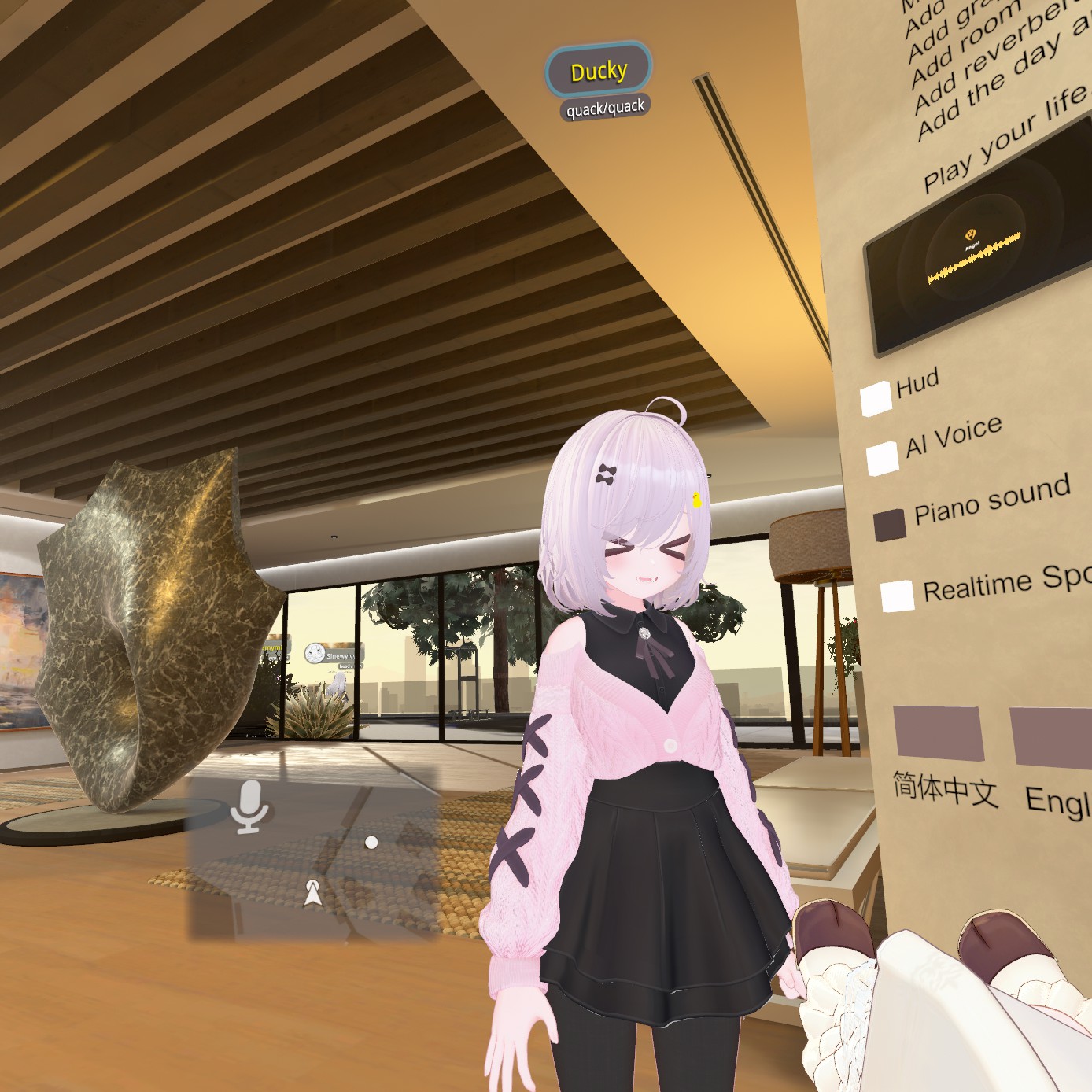Switch language to English
The height and width of the screenshot is (1092, 1092).
pos(1051,737)
